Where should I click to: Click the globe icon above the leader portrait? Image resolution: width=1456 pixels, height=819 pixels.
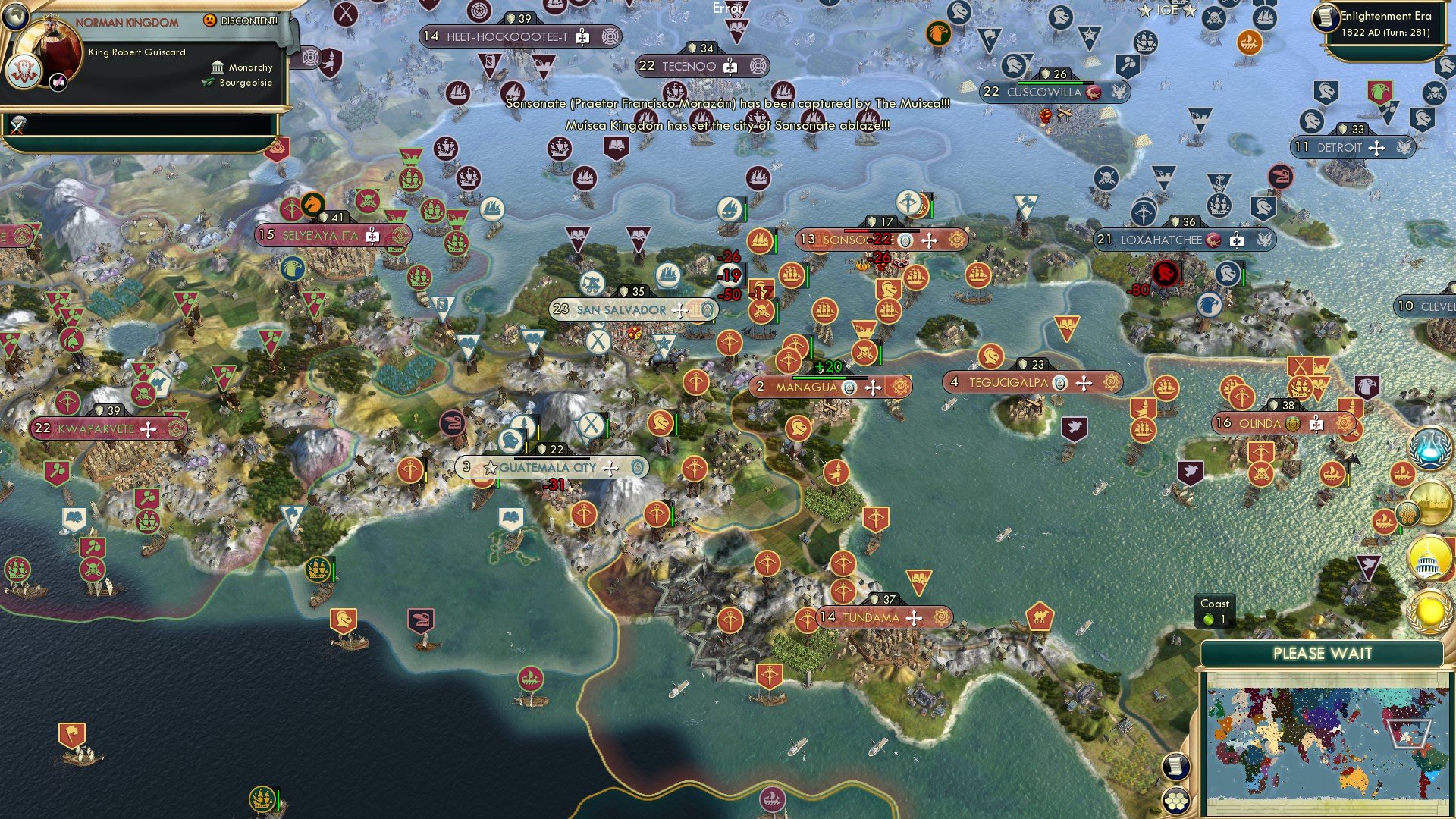click(17, 17)
